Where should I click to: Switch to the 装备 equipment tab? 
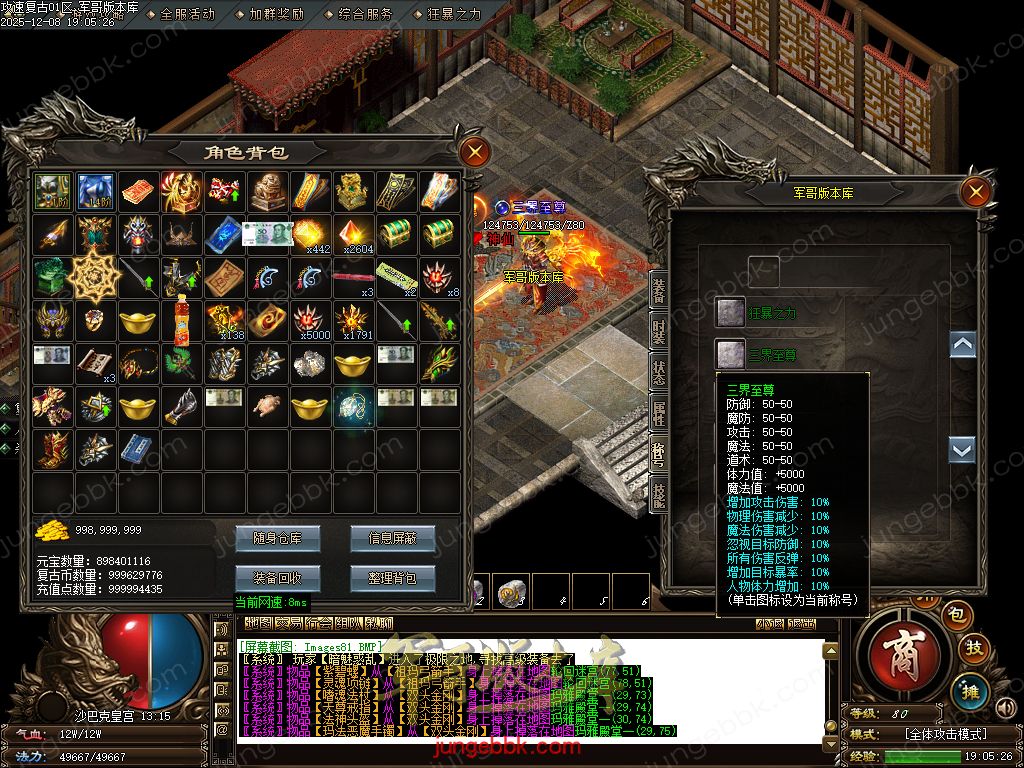[x=659, y=290]
